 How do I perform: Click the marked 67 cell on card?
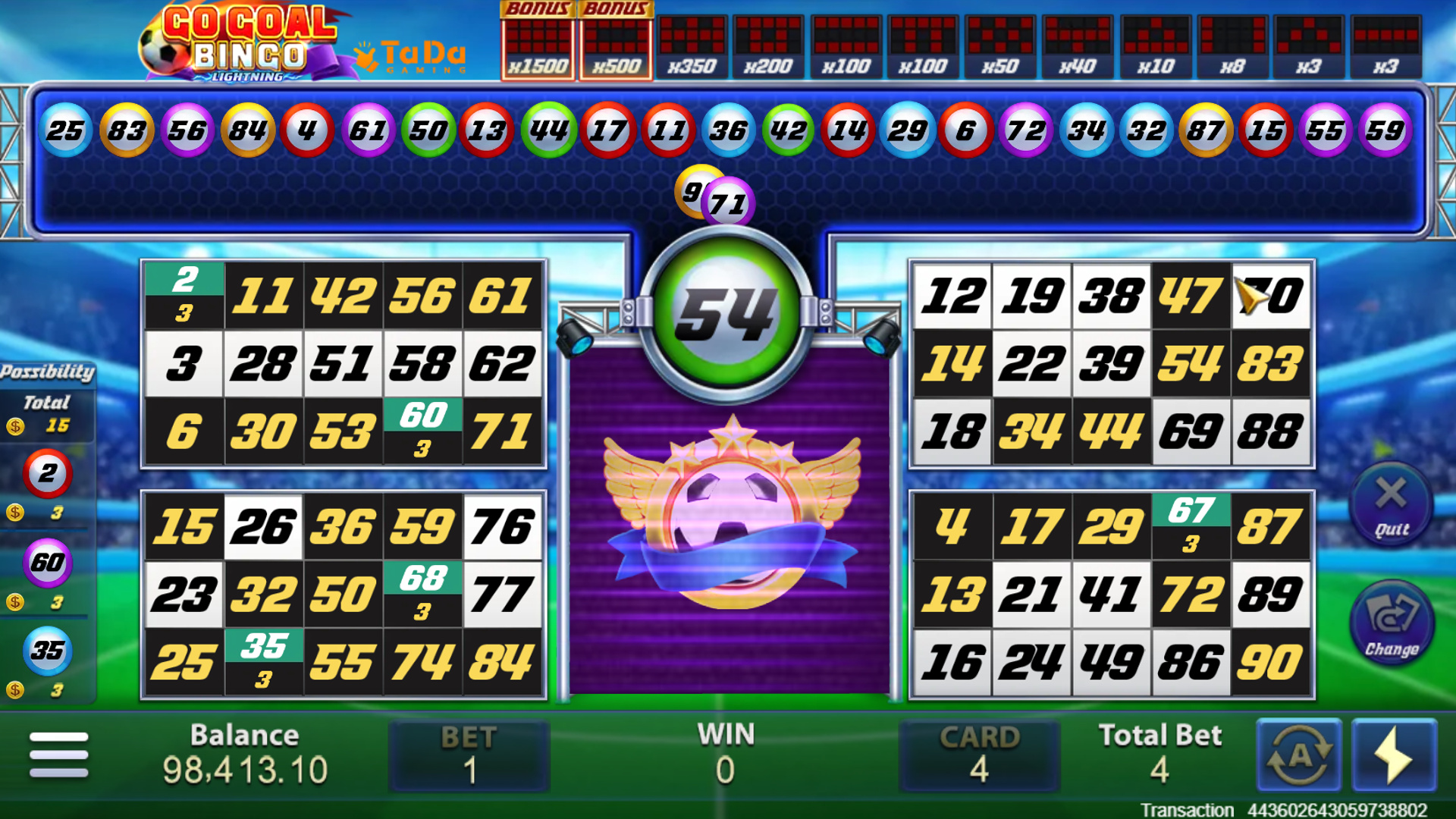coord(1191,525)
